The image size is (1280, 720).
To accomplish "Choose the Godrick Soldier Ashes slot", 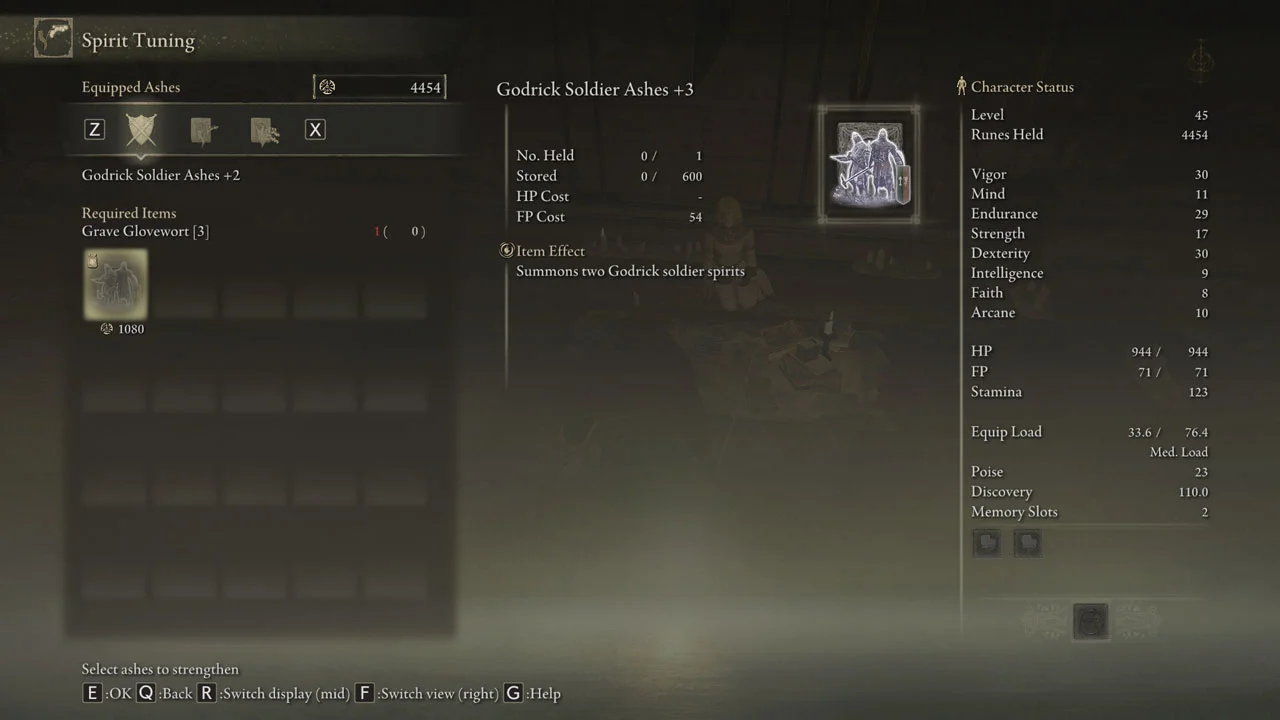I will pyautogui.click(x=115, y=284).
